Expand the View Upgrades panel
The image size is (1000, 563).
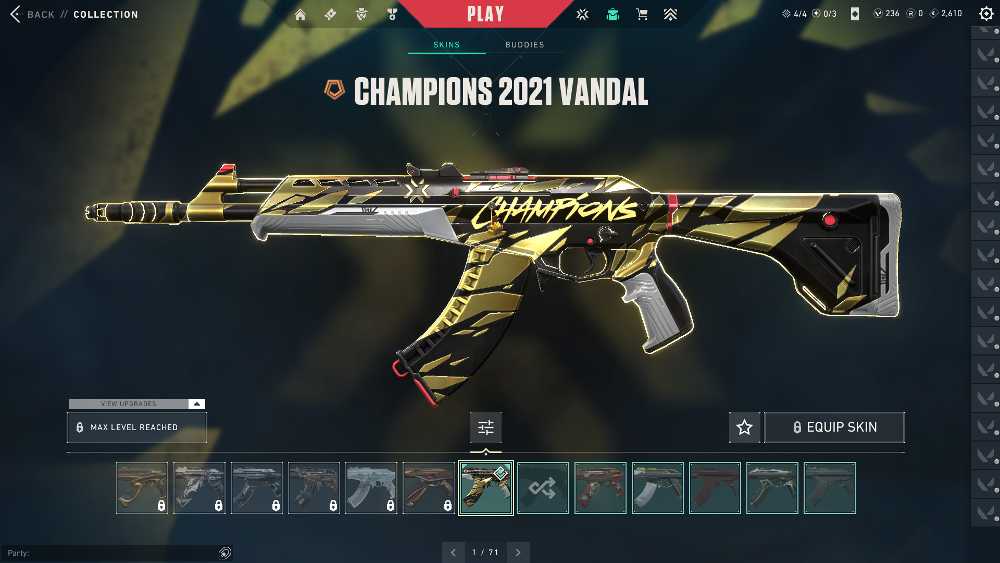pos(136,404)
